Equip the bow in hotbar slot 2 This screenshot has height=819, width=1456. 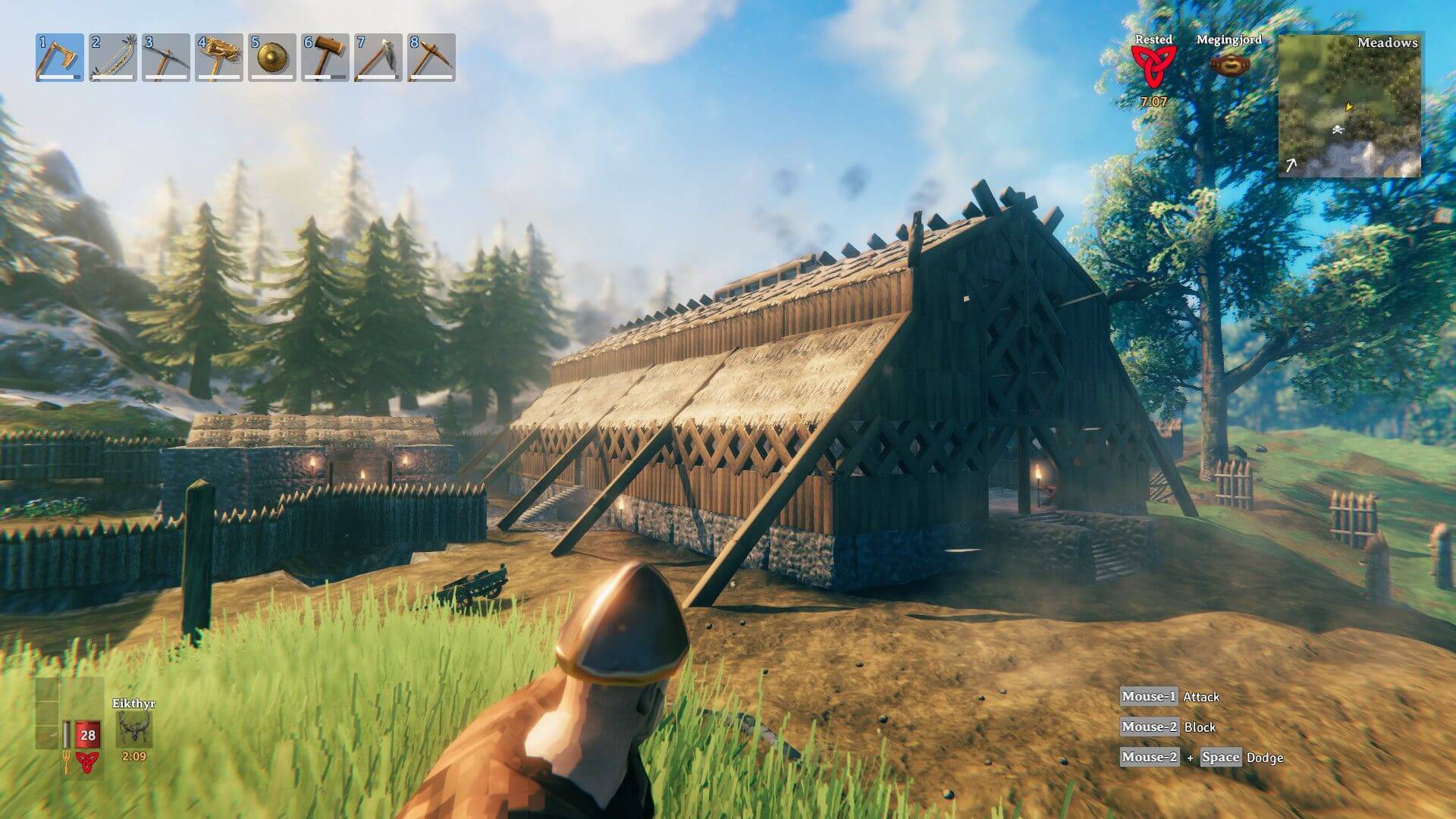tap(112, 58)
